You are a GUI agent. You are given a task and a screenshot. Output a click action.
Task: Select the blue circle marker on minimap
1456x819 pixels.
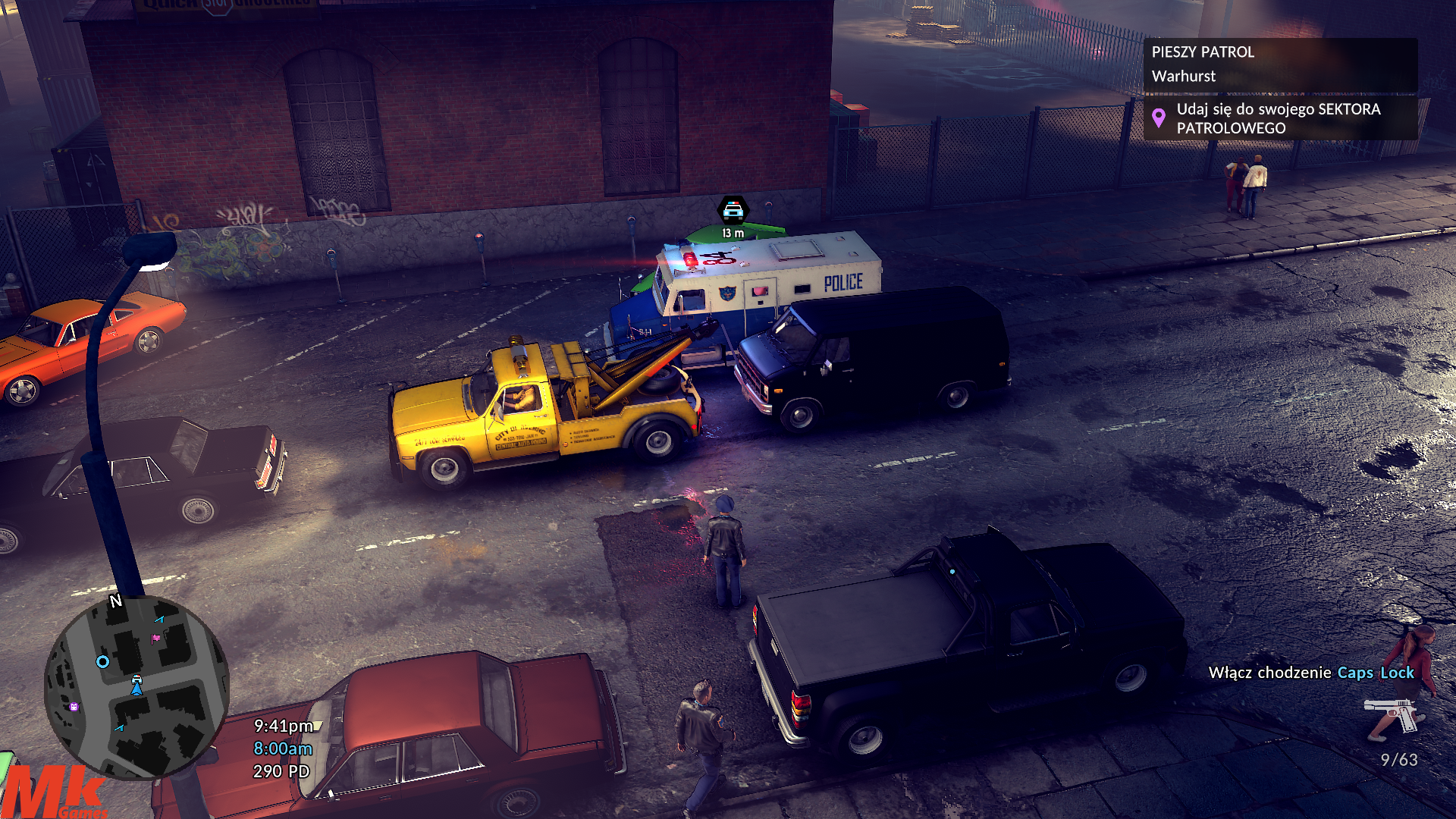[x=103, y=662]
